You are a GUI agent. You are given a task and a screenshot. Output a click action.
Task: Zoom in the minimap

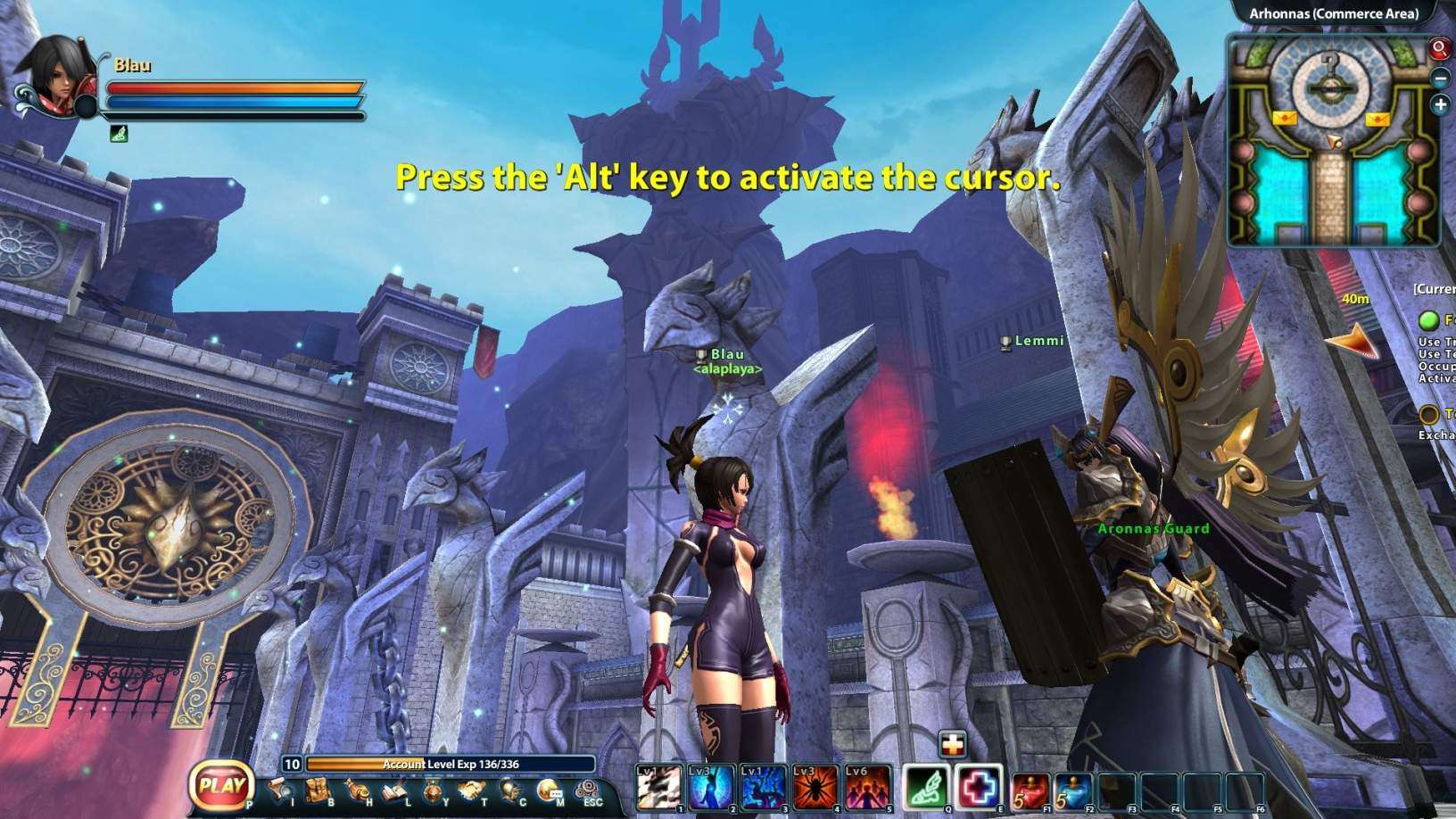(1440, 105)
